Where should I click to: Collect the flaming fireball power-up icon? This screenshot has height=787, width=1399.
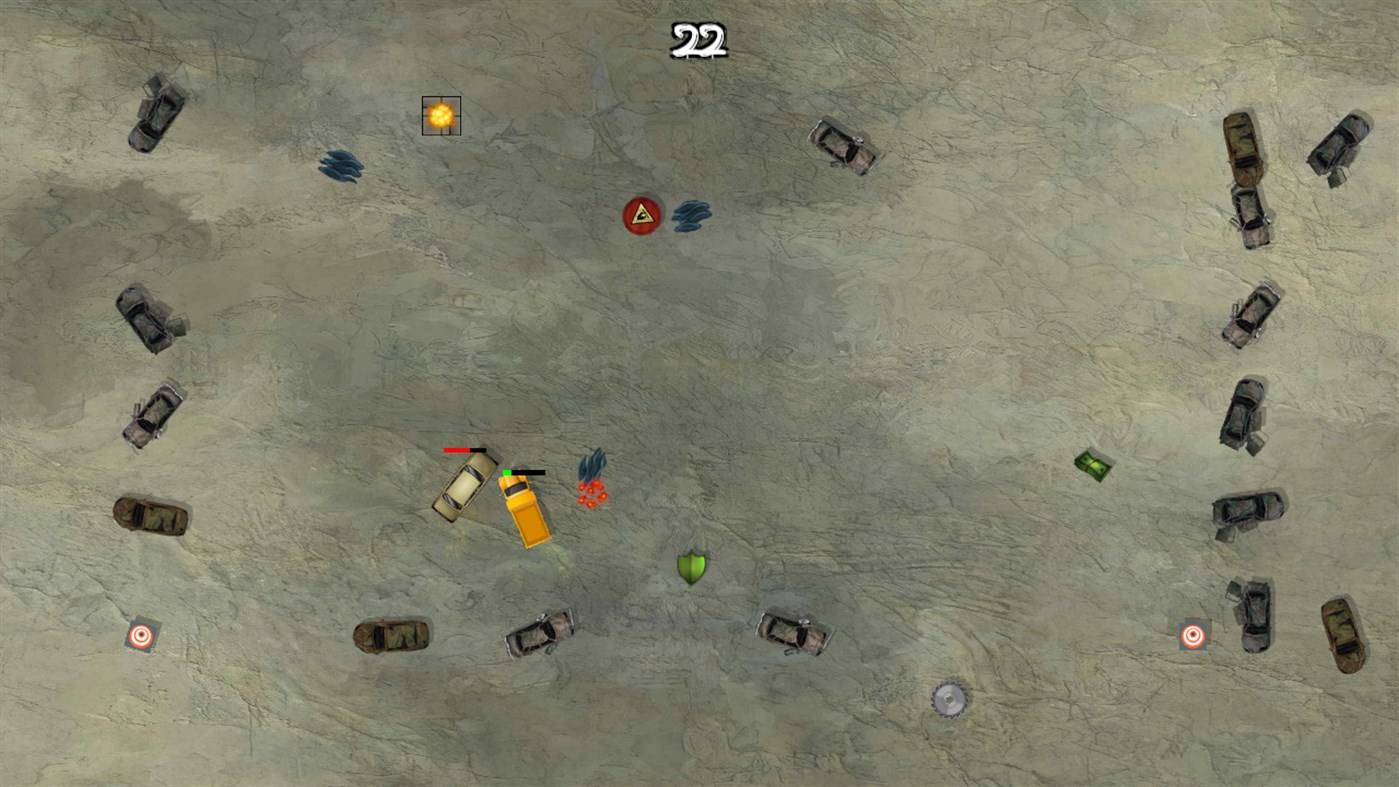tap(440, 114)
